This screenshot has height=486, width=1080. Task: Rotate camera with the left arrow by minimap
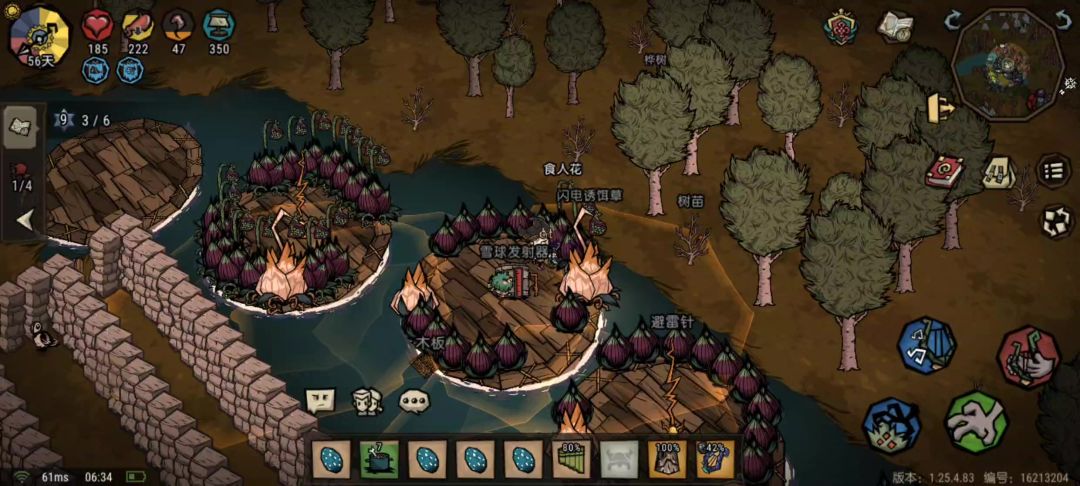coord(953,20)
